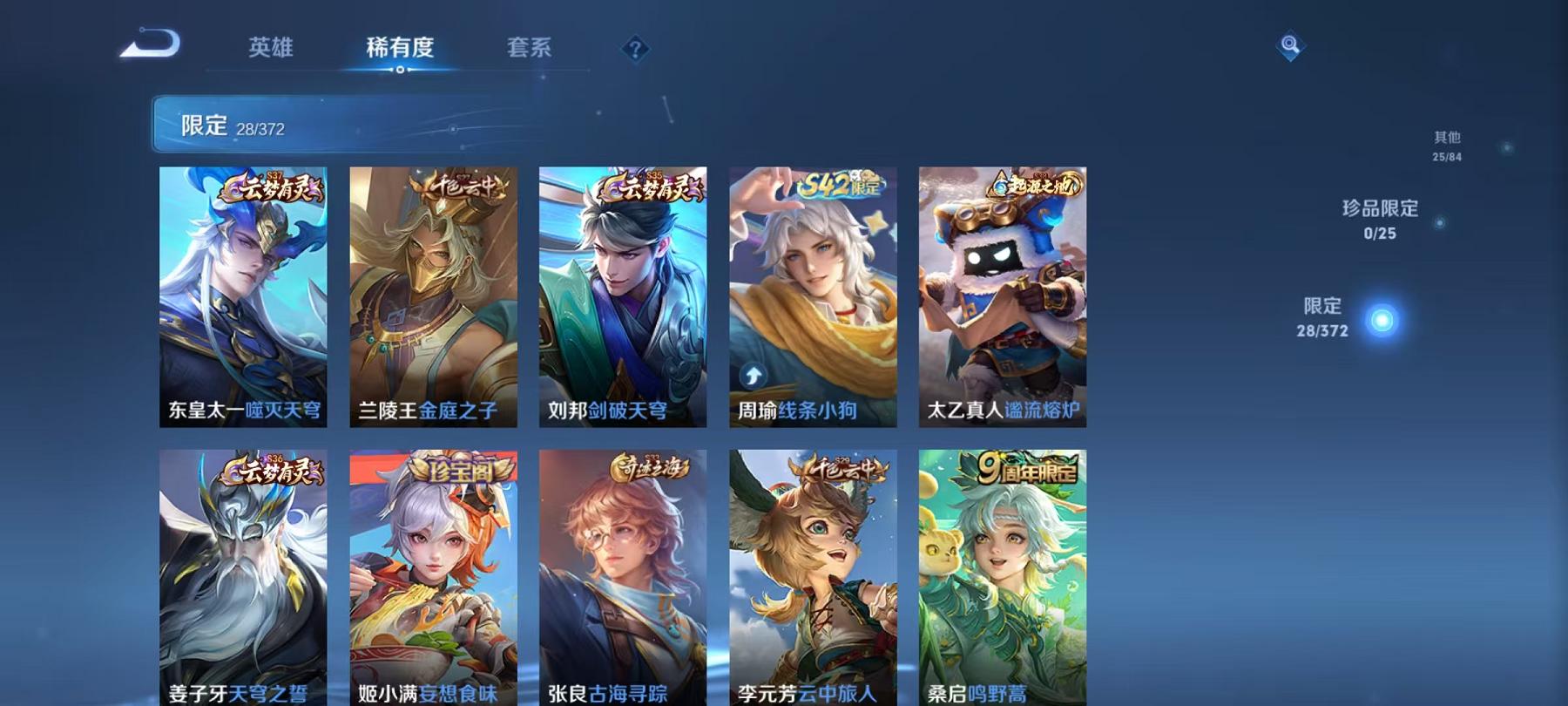The image size is (1568, 706).
Task: Click the help question mark beside the tabs
Action: (637, 48)
